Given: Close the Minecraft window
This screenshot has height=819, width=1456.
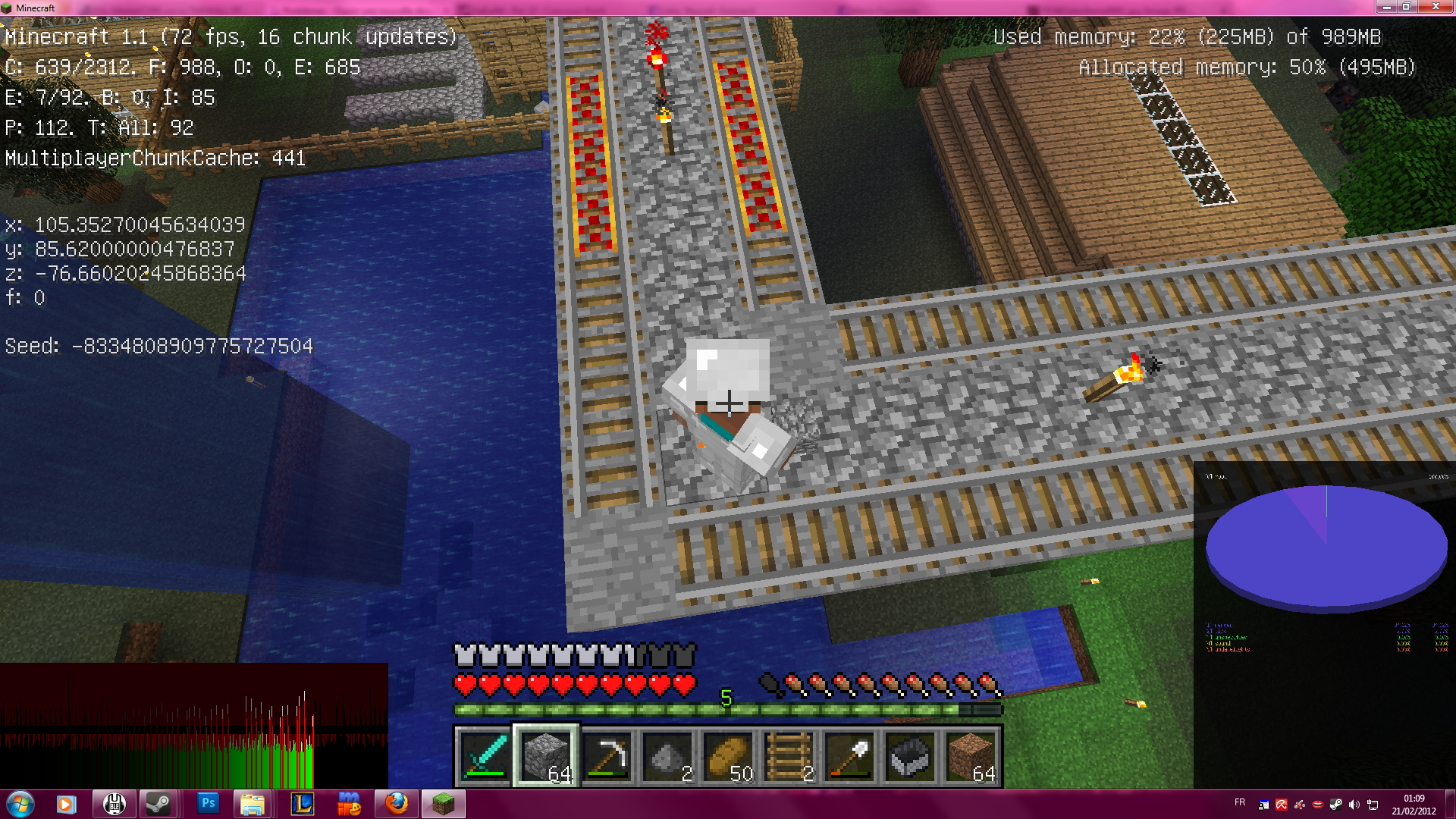Looking at the screenshot, I should 1436,7.
